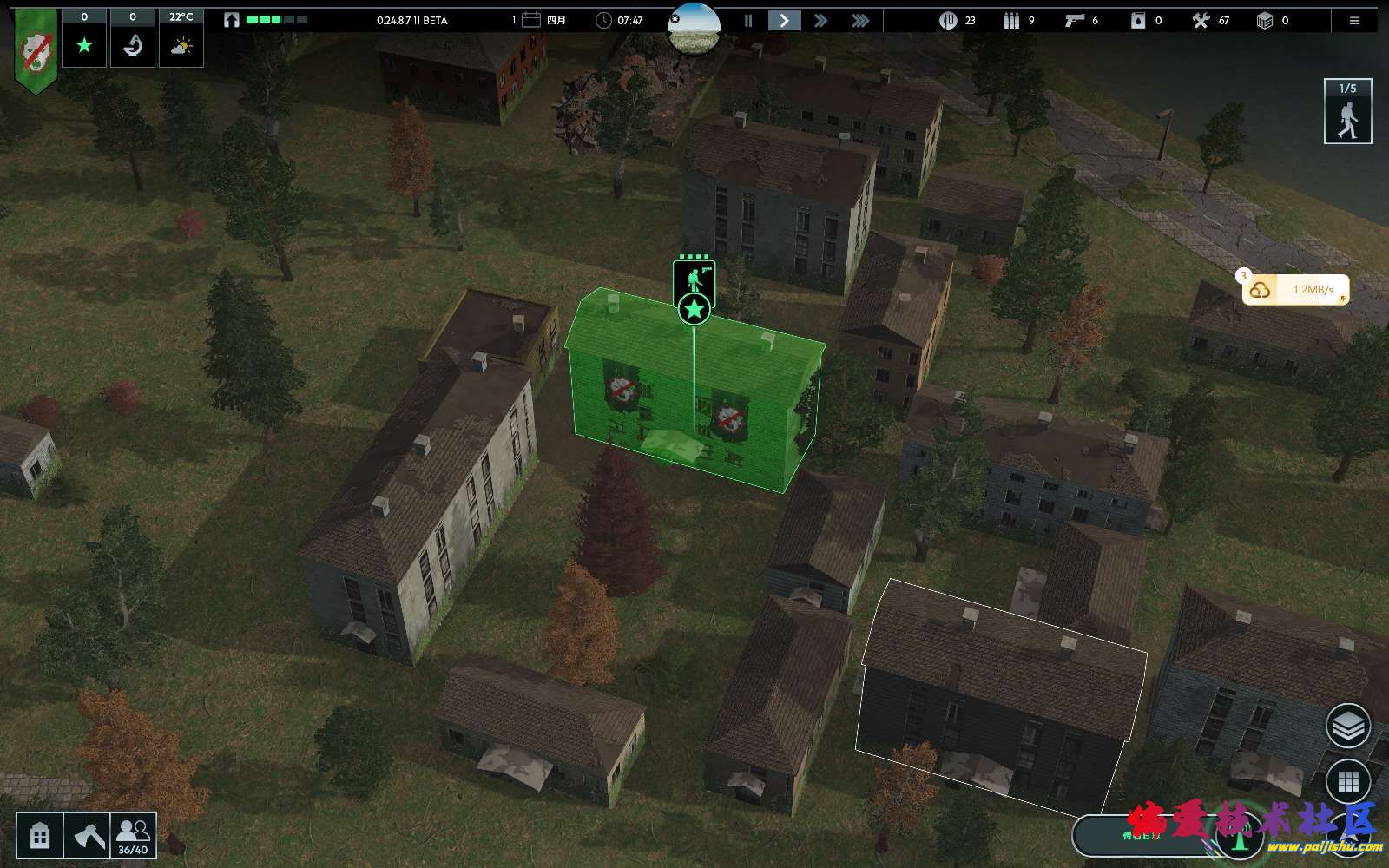Toggle the map layers button

click(x=1347, y=726)
